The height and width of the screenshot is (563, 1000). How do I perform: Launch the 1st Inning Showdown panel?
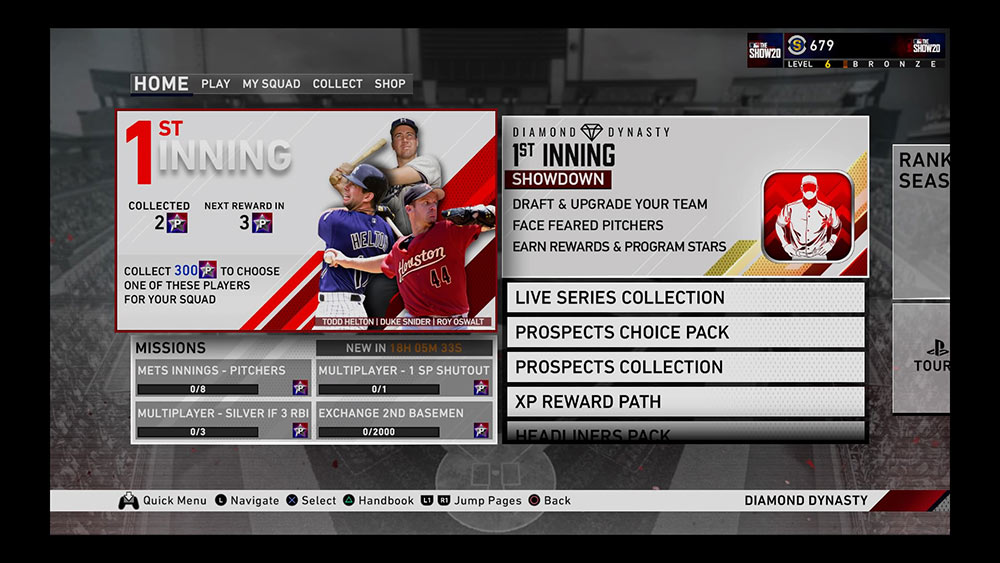(x=685, y=196)
